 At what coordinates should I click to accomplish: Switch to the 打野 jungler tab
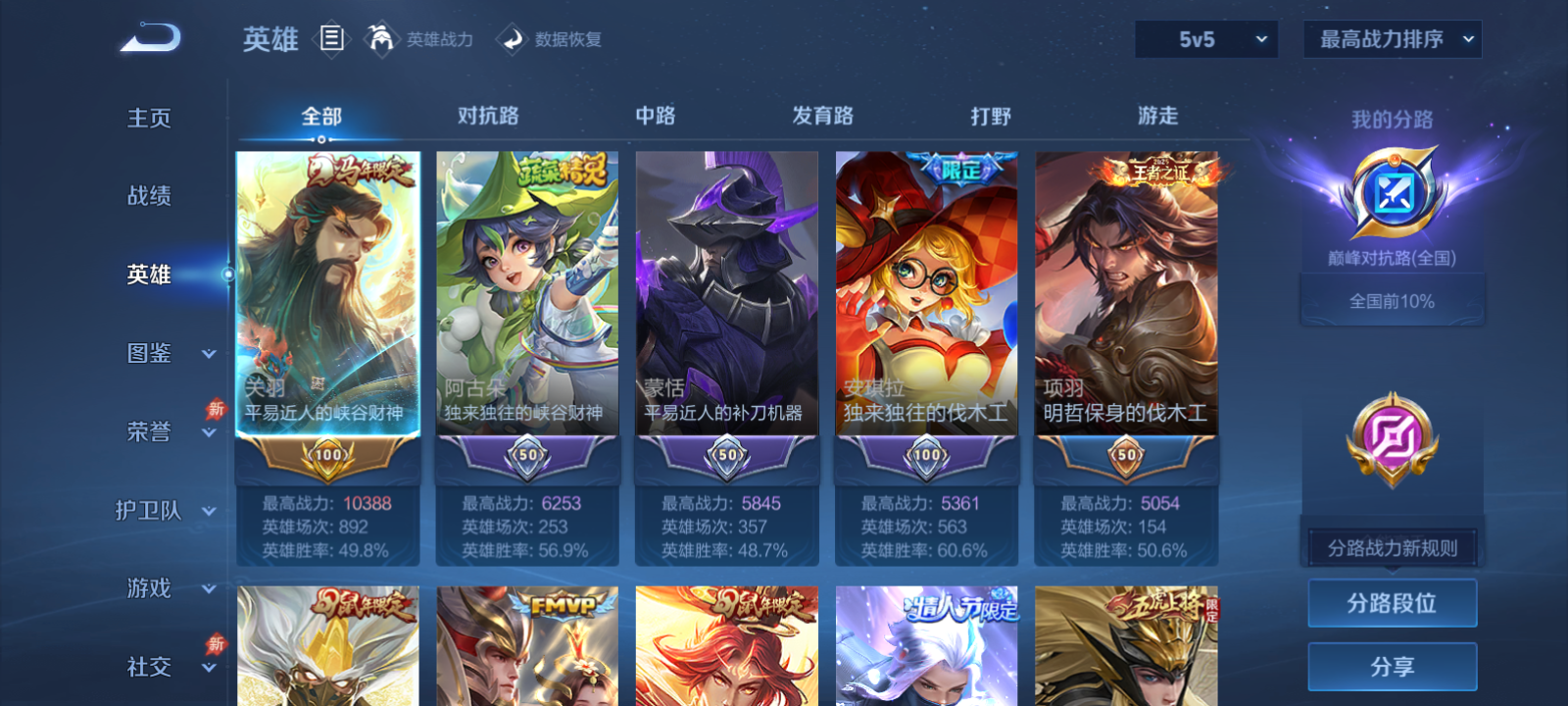pos(993,116)
